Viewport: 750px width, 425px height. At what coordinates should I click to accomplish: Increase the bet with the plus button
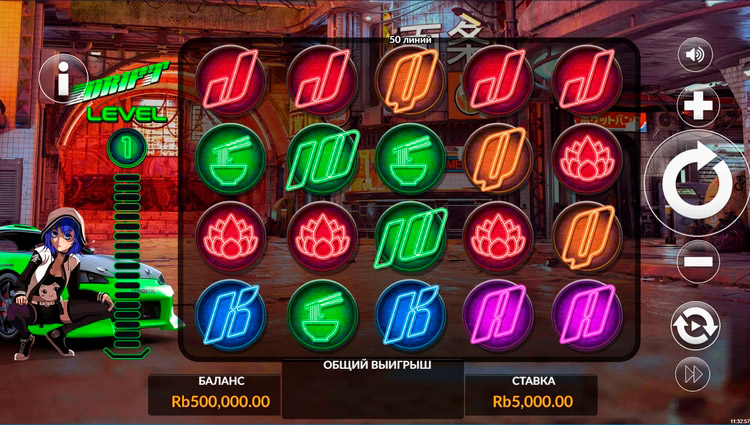point(698,105)
